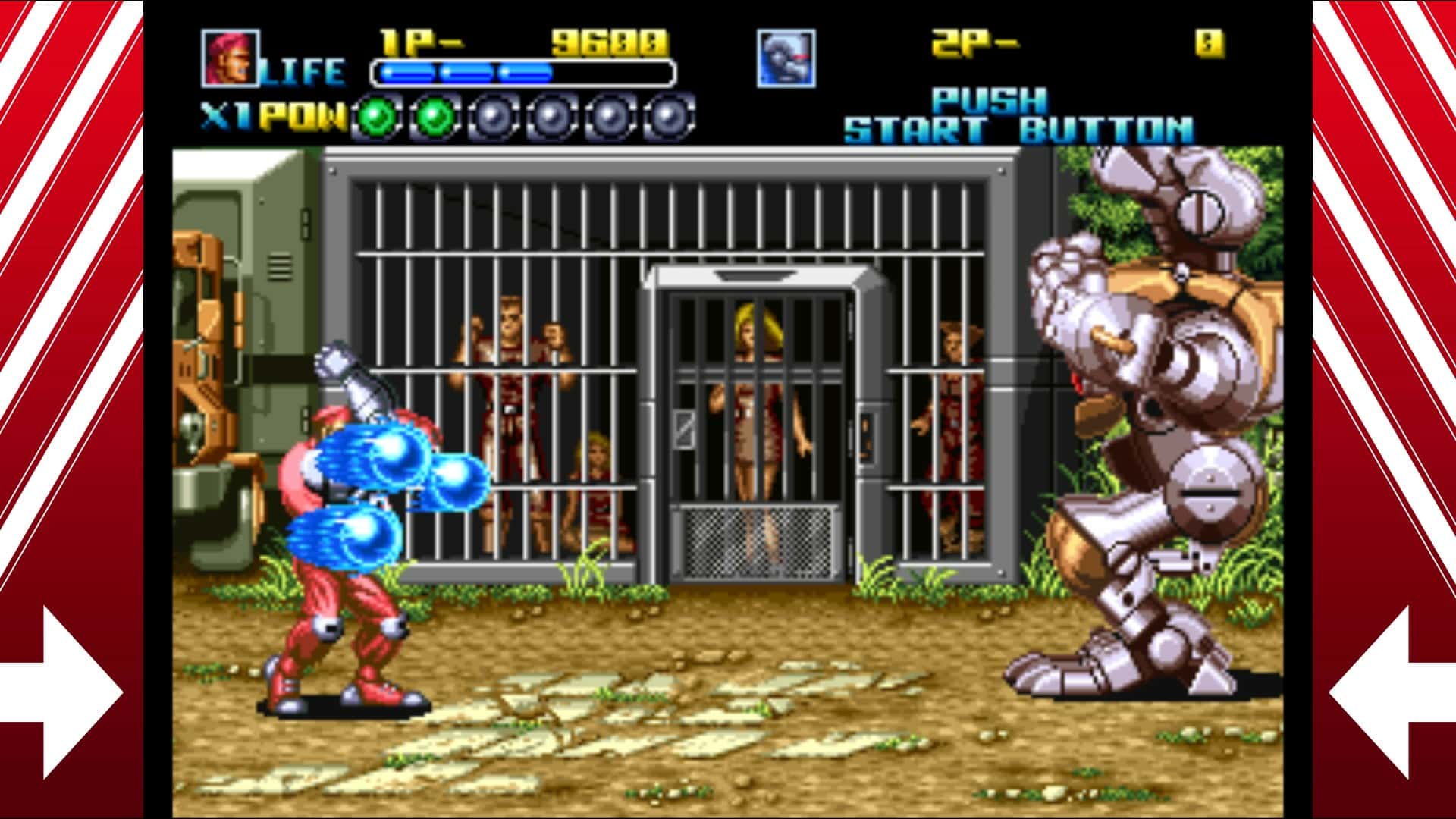1456x819 pixels.
Task: Click the blue LIFE label text
Action: pyautogui.click(x=305, y=72)
